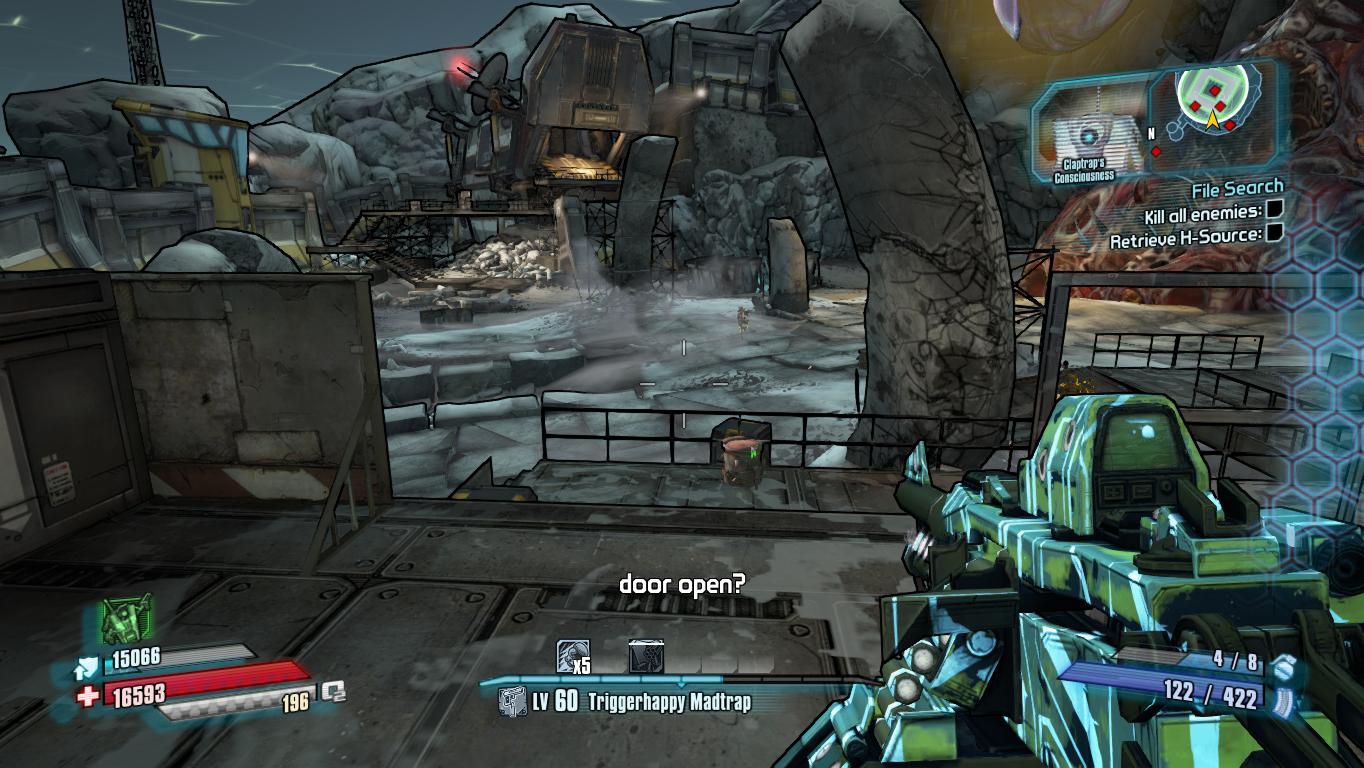This screenshot has width=1364, height=768.
Task: Select the File Search mission title
Action: point(1237,188)
